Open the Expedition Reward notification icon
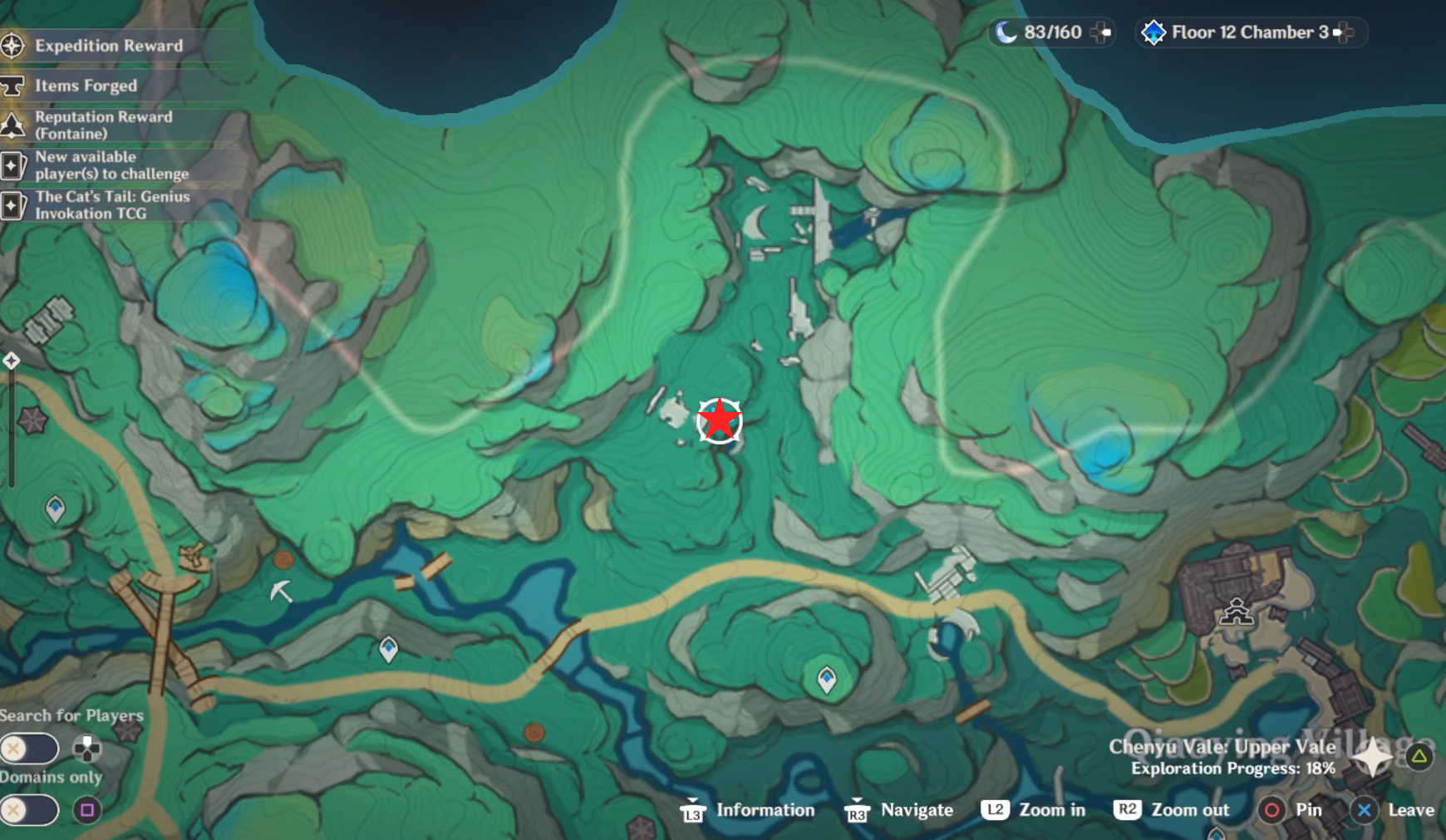Screen dimensions: 1446x840 [x=13, y=47]
